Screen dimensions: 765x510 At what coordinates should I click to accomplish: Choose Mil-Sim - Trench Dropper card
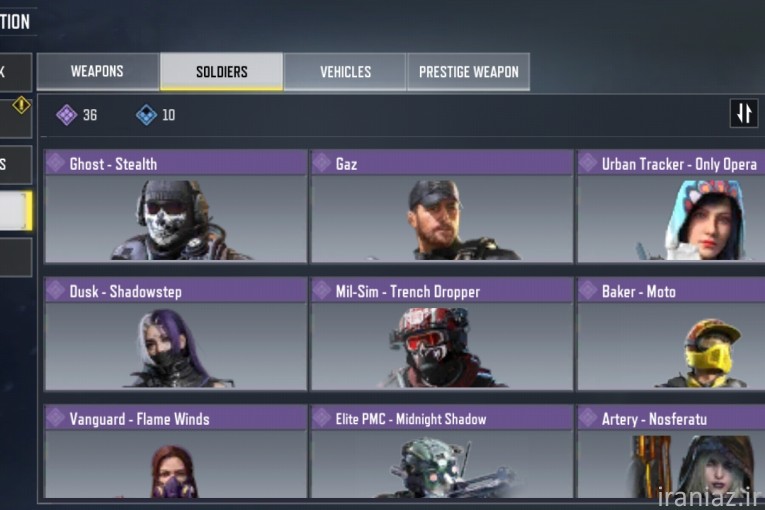441,334
